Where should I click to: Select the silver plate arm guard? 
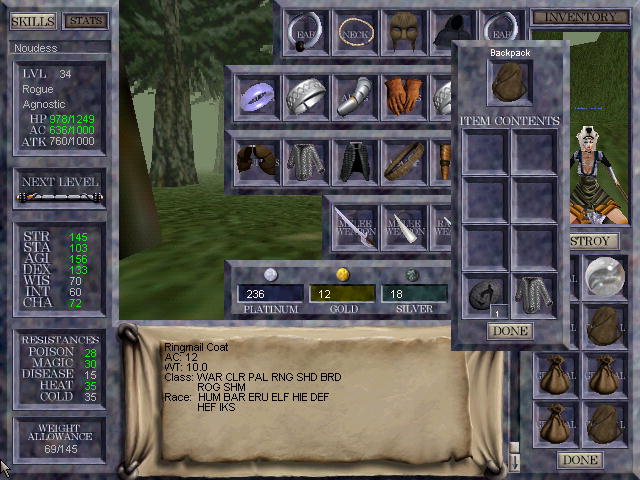click(354, 96)
